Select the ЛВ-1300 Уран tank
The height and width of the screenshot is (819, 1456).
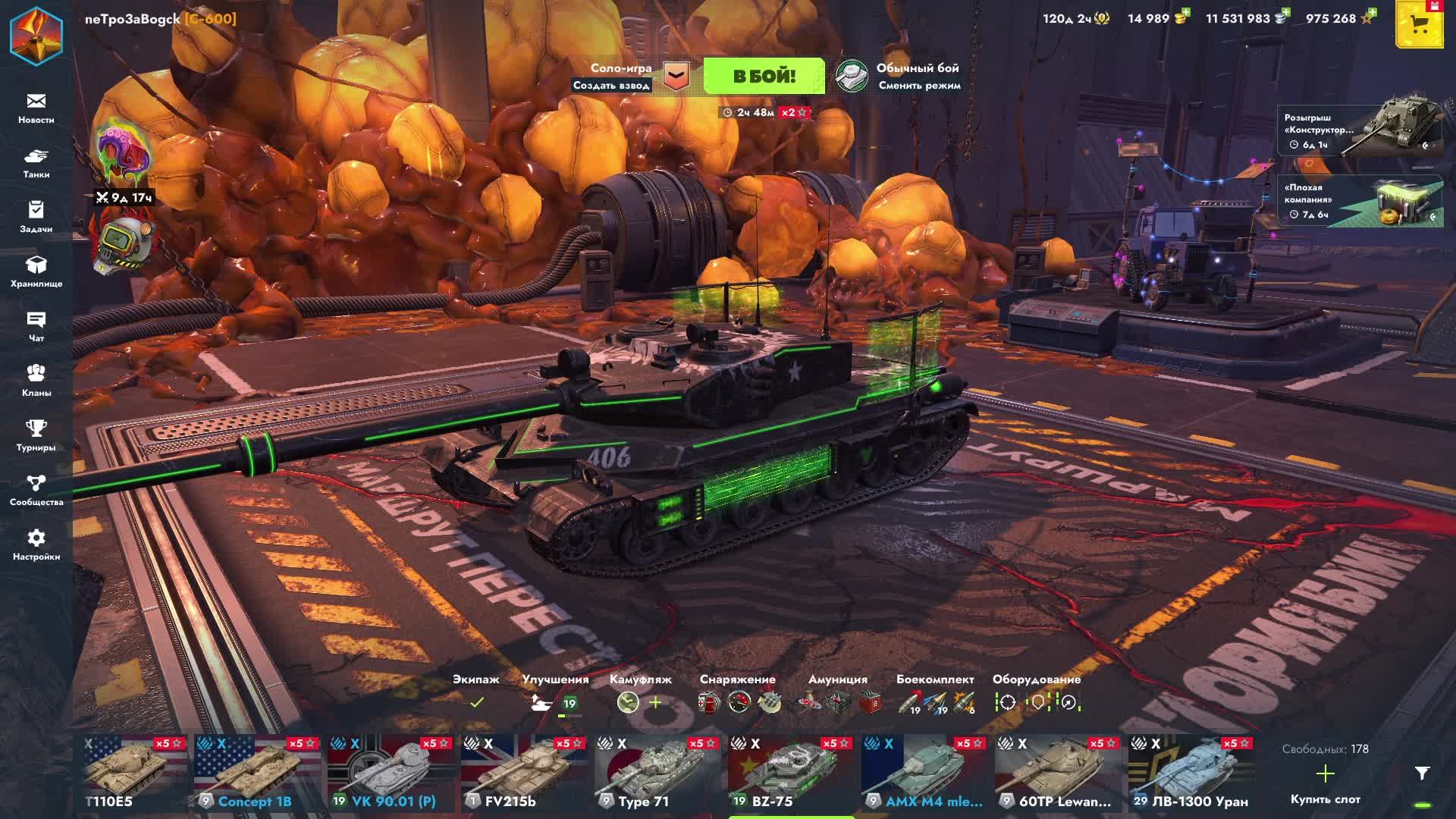click(1191, 773)
